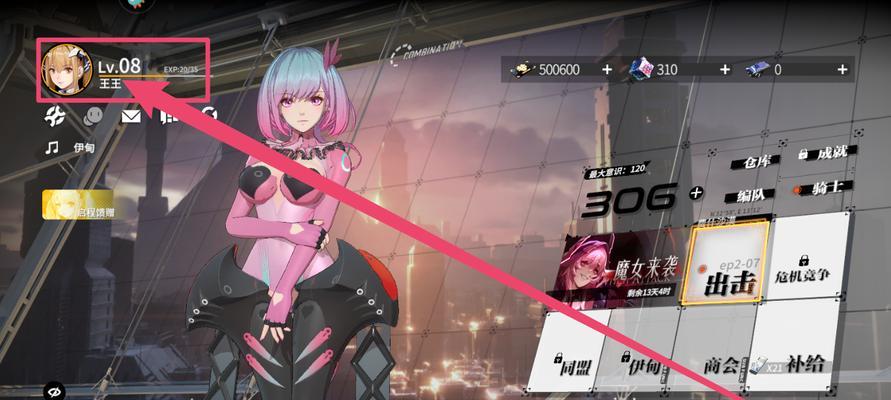891x400 pixels.
Task: Open the chat bubble icon
Action: [x=94, y=116]
